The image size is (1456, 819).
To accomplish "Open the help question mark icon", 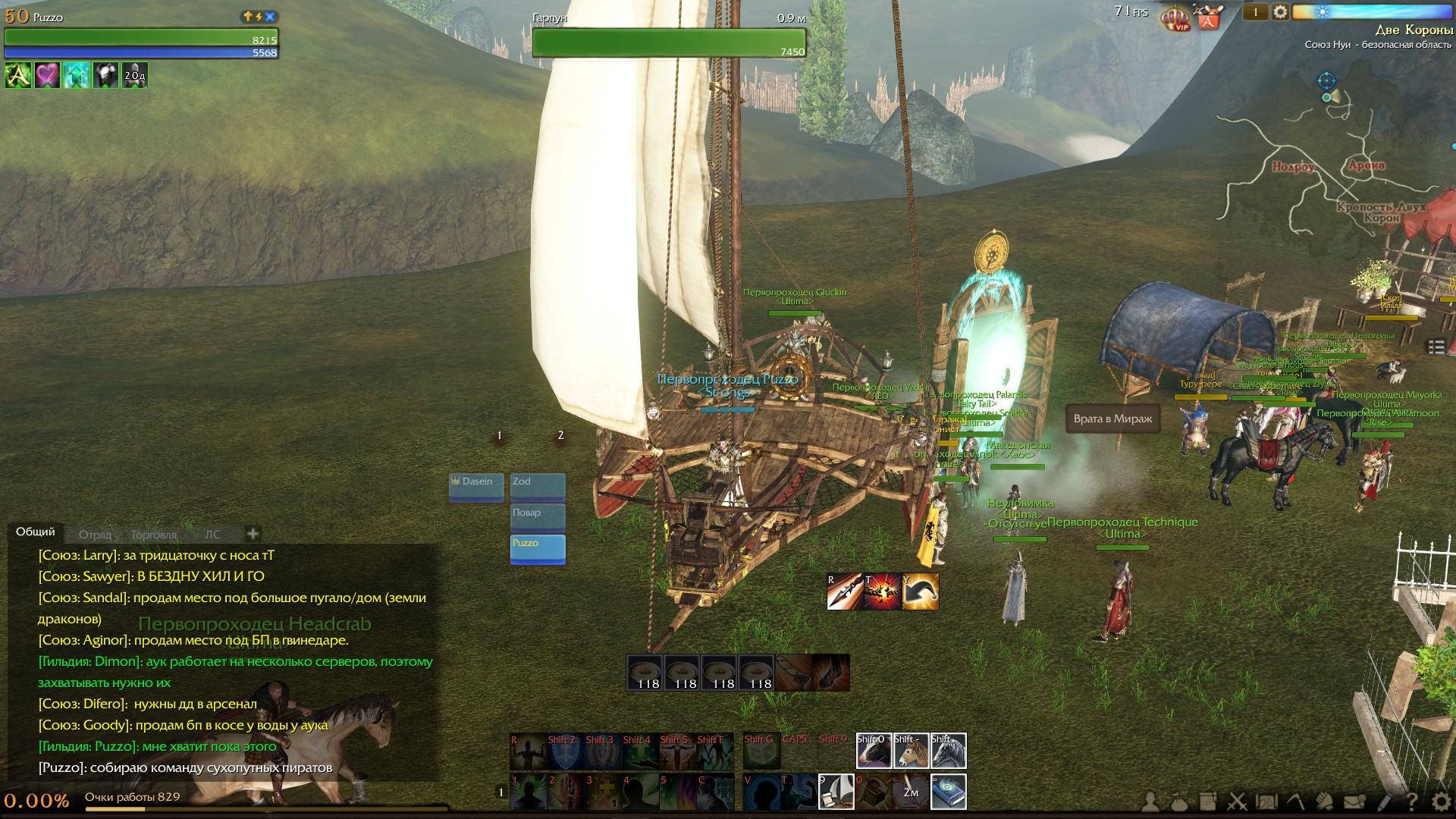I will tap(1412, 802).
